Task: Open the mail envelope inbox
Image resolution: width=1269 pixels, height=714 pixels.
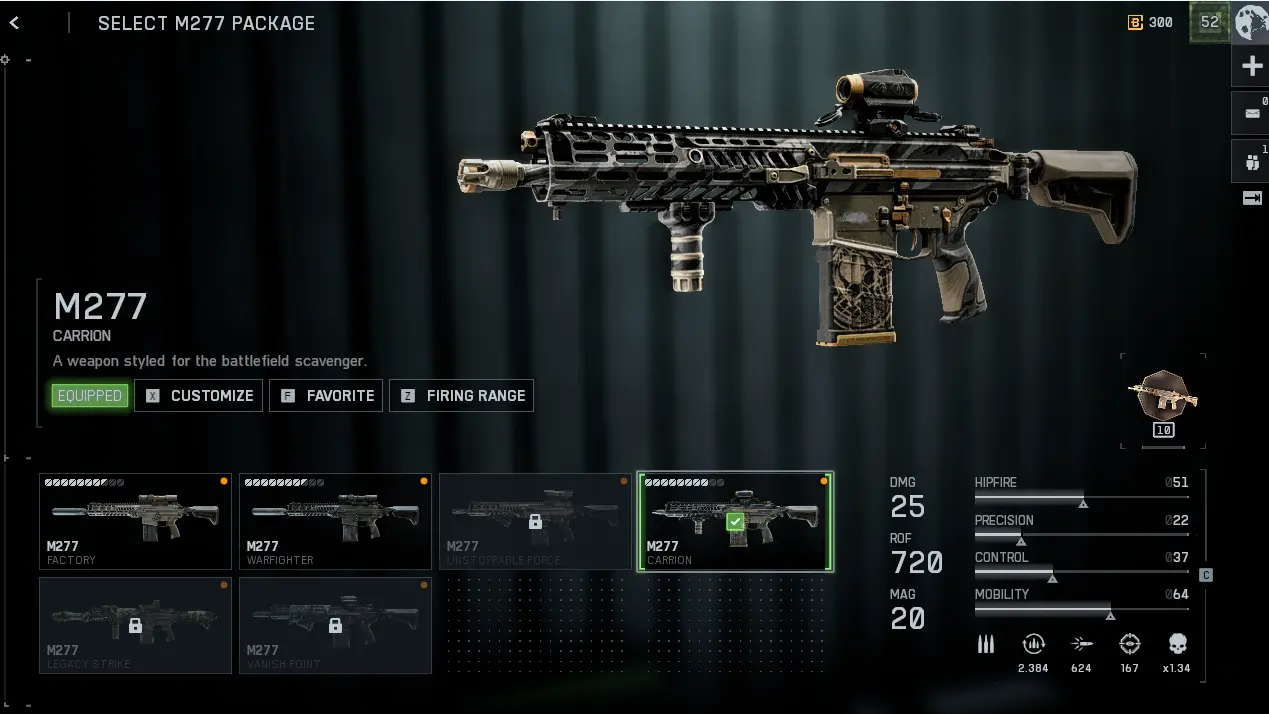Action: coord(1251,114)
